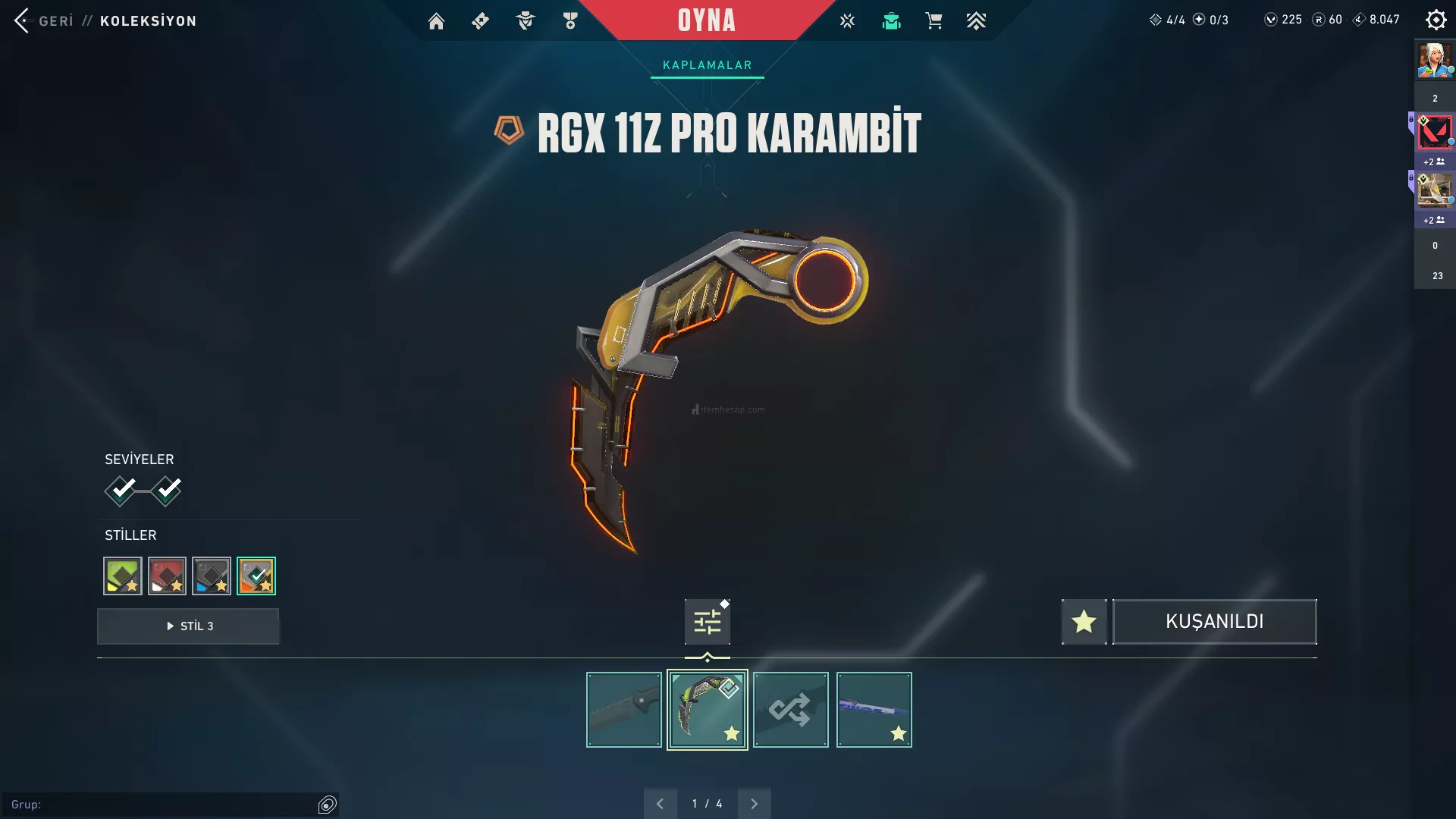Go to the next skins page

pyautogui.click(x=754, y=804)
